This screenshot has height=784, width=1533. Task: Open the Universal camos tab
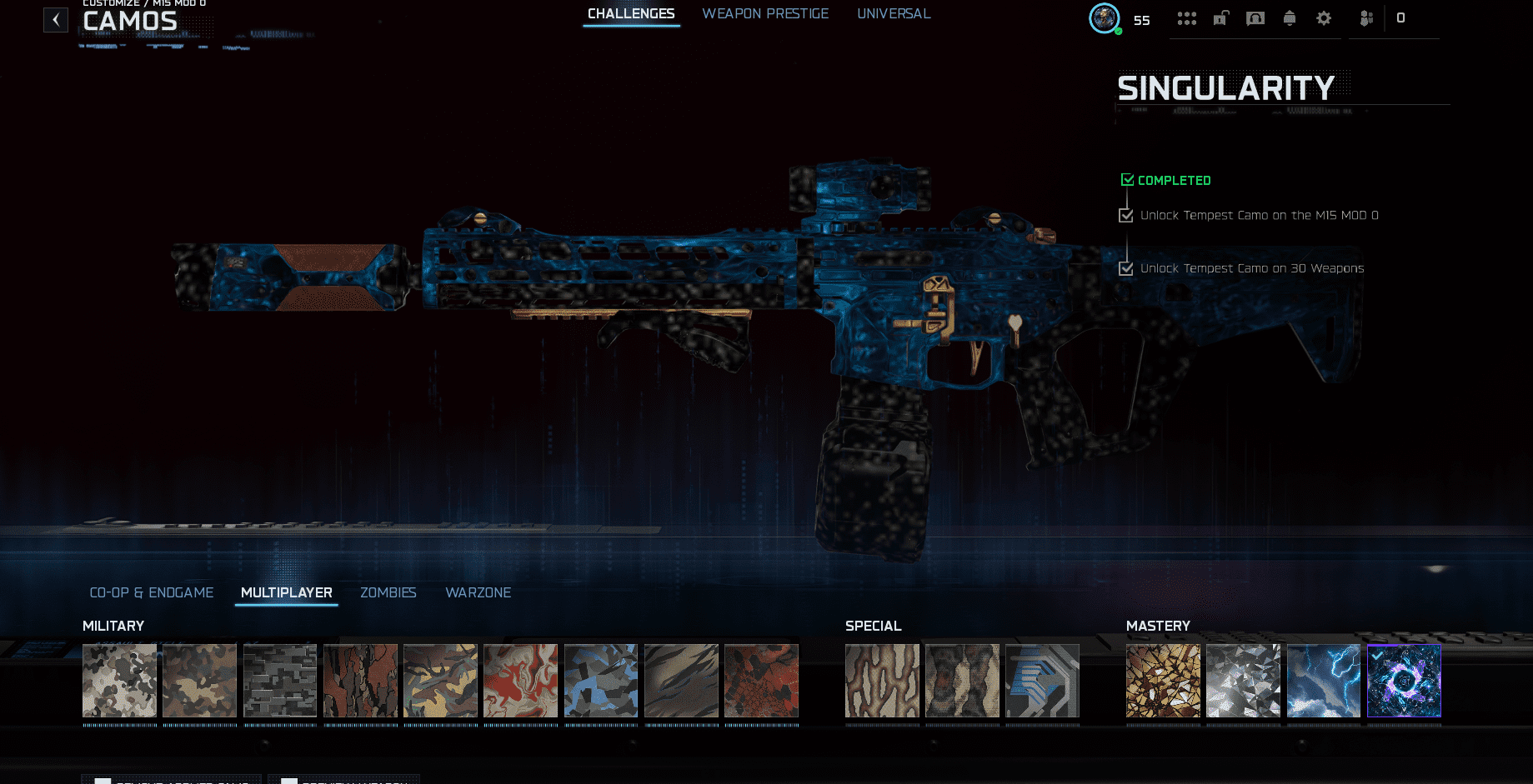(x=894, y=14)
